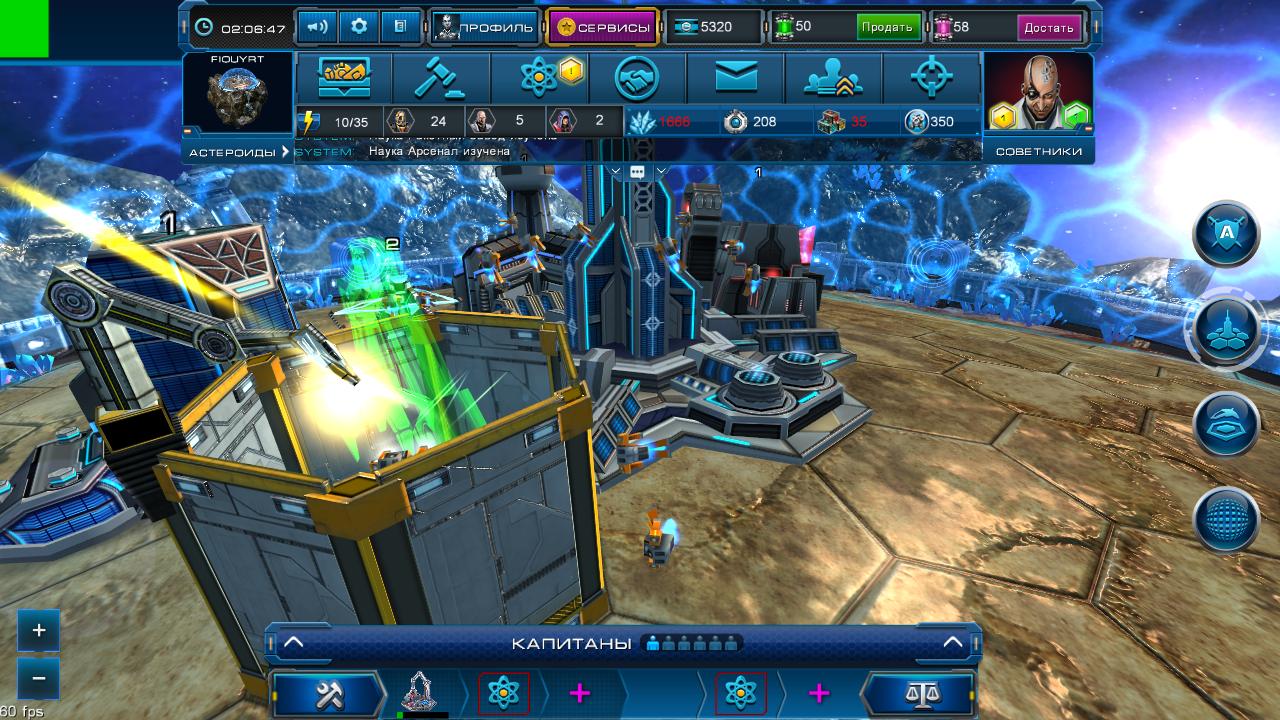
Task: Open the handshake alliance menu
Action: coord(637,78)
